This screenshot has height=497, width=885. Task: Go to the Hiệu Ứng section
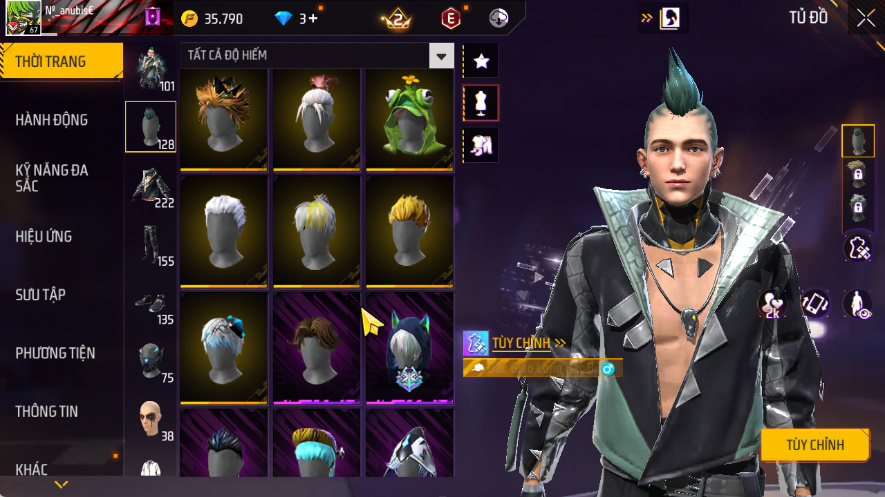44,237
